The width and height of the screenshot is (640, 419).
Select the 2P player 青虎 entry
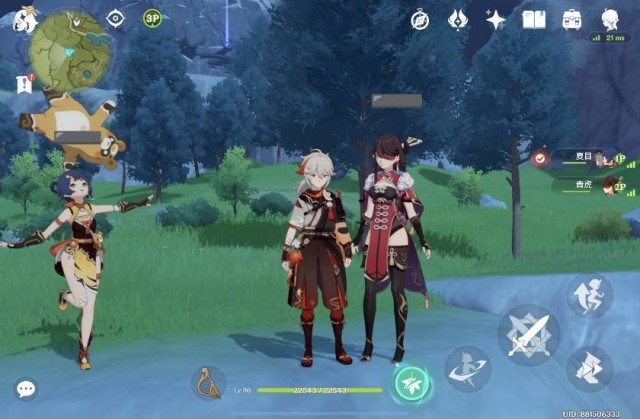click(585, 185)
